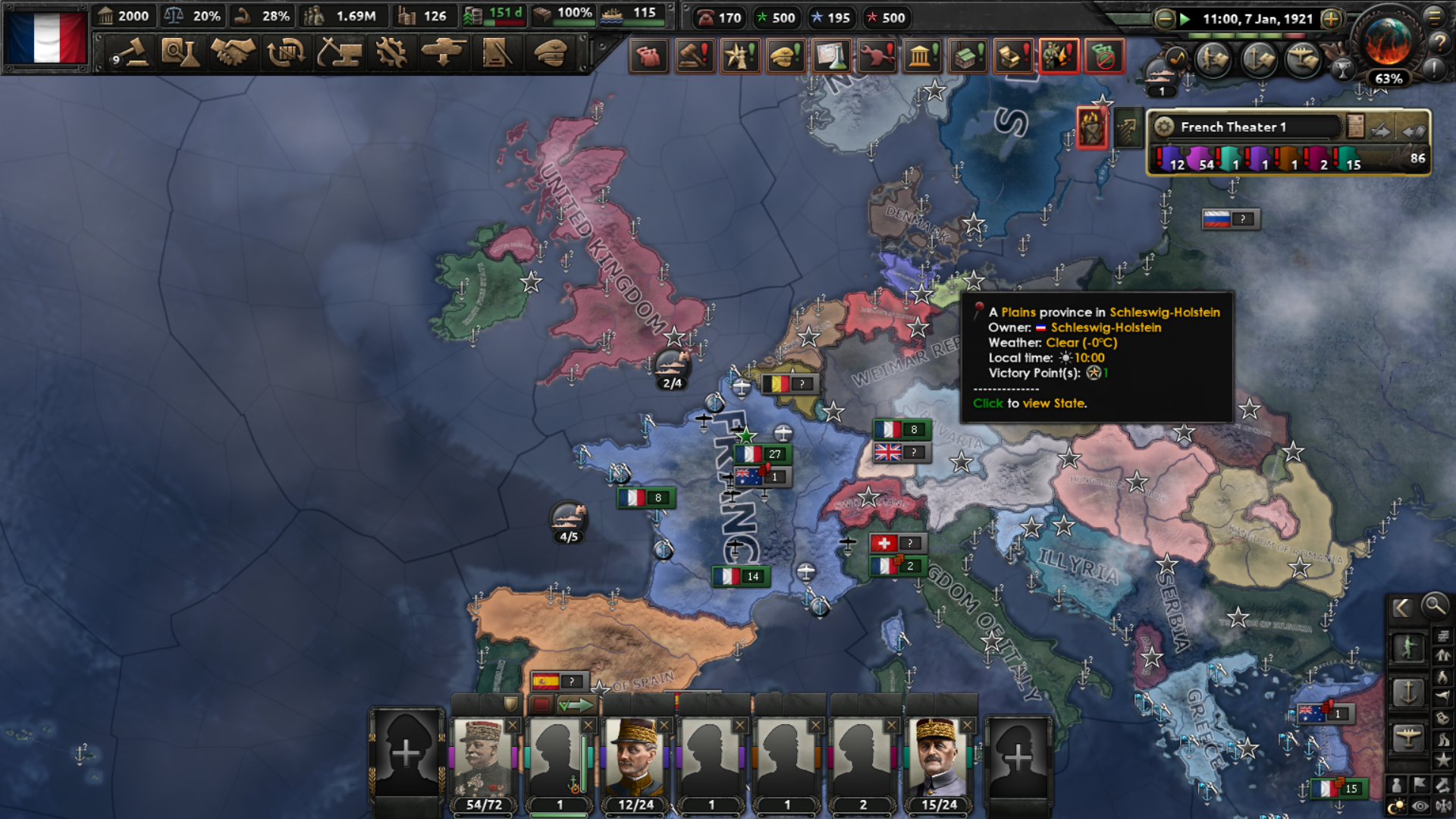Viewport: 1456px width, 819px height.
Task: Open the recruit and deploy tank screen
Action: (x=444, y=53)
